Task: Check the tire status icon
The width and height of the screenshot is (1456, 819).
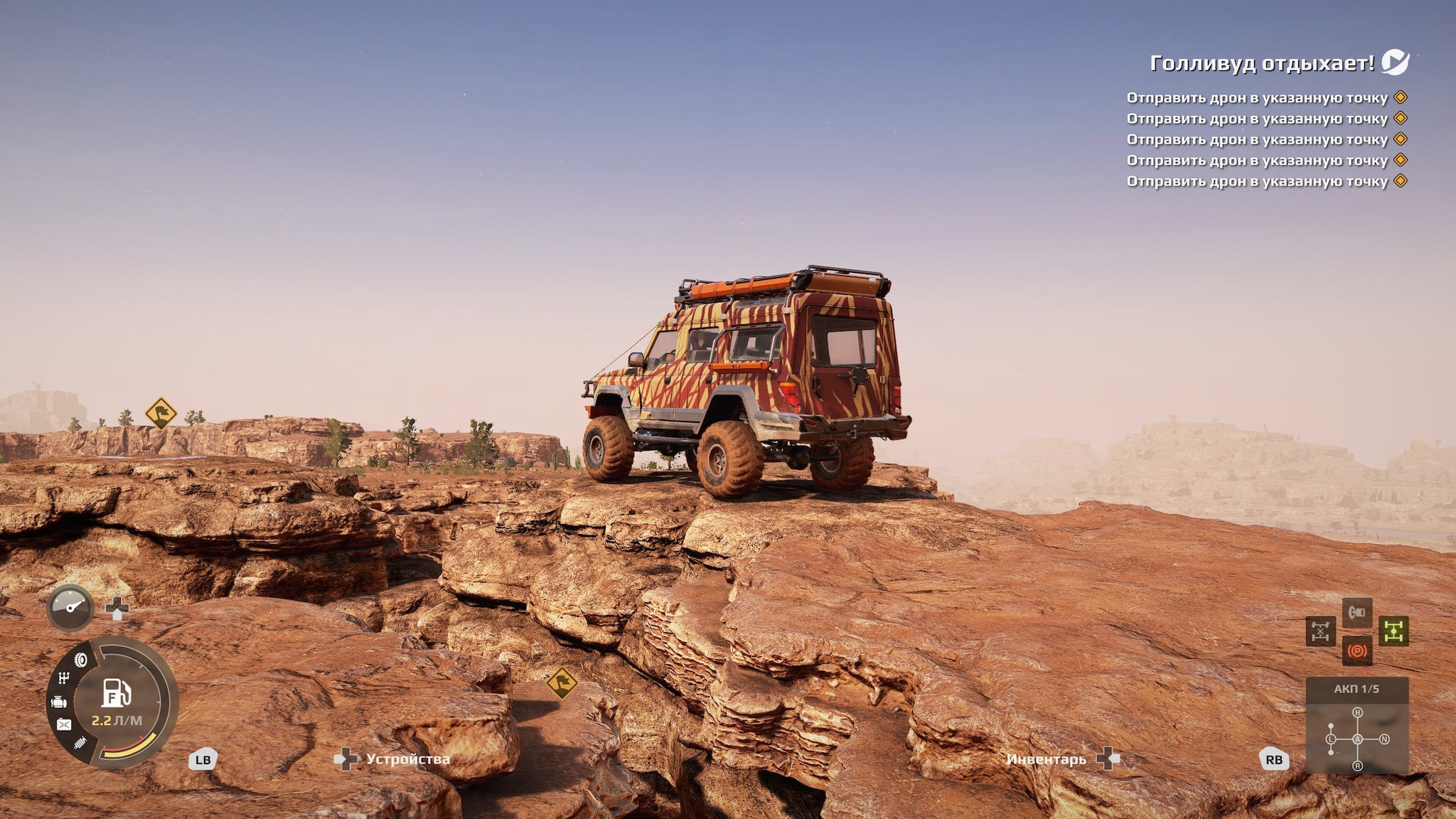Action: (x=81, y=660)
